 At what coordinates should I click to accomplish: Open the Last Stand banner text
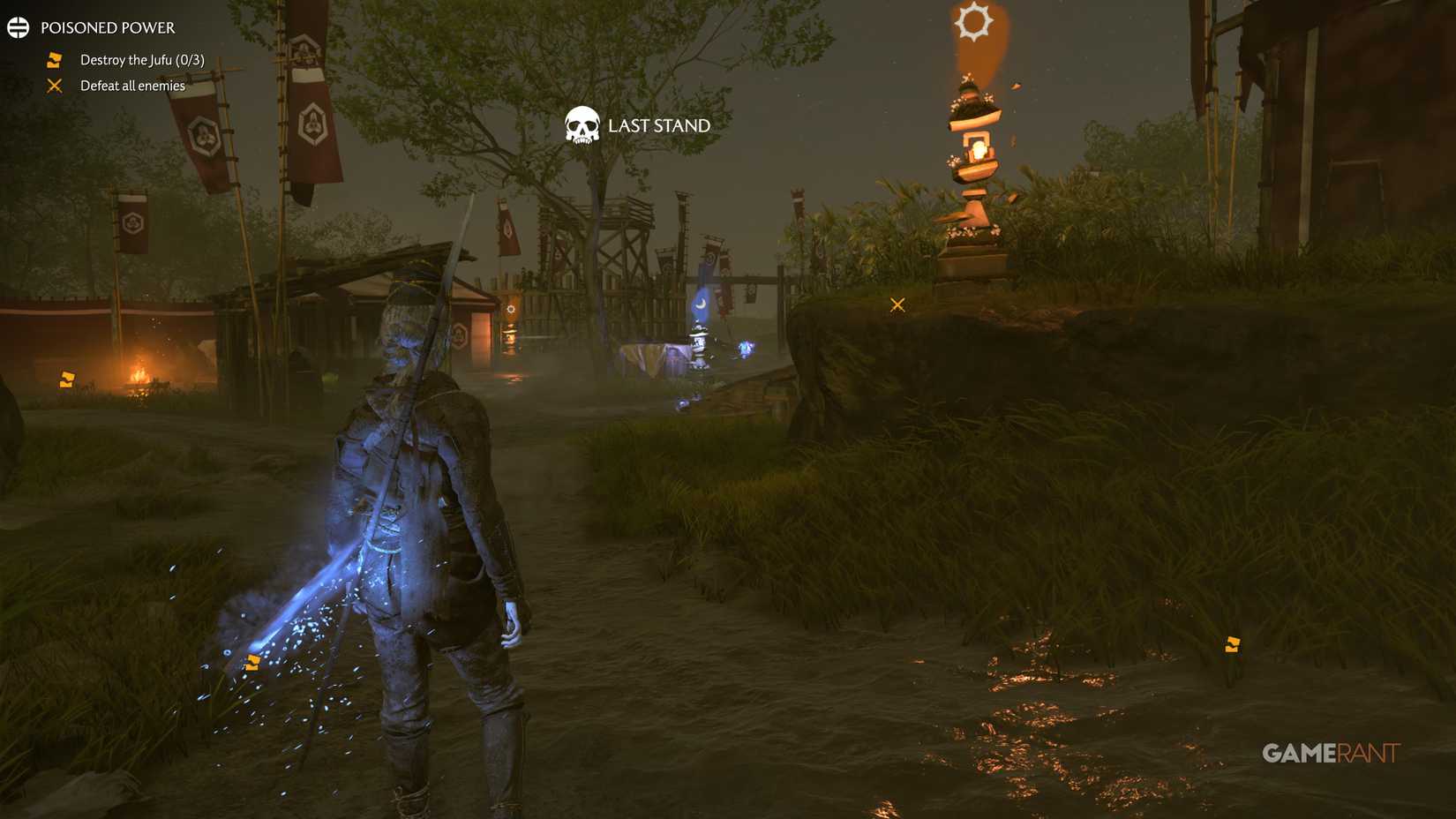tap(657, 125)
